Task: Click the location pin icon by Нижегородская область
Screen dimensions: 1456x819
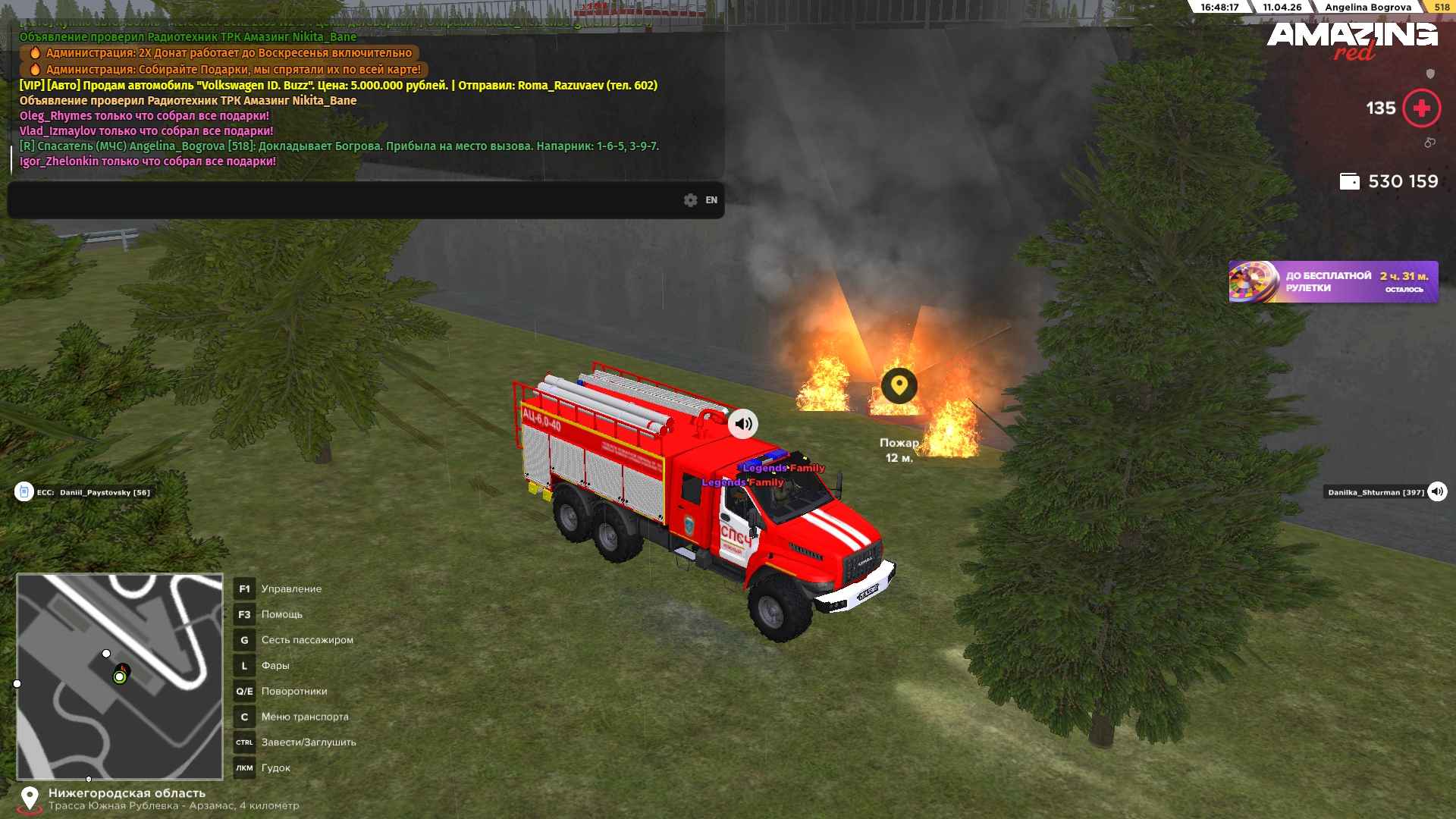Action: [x=29, y=799]
